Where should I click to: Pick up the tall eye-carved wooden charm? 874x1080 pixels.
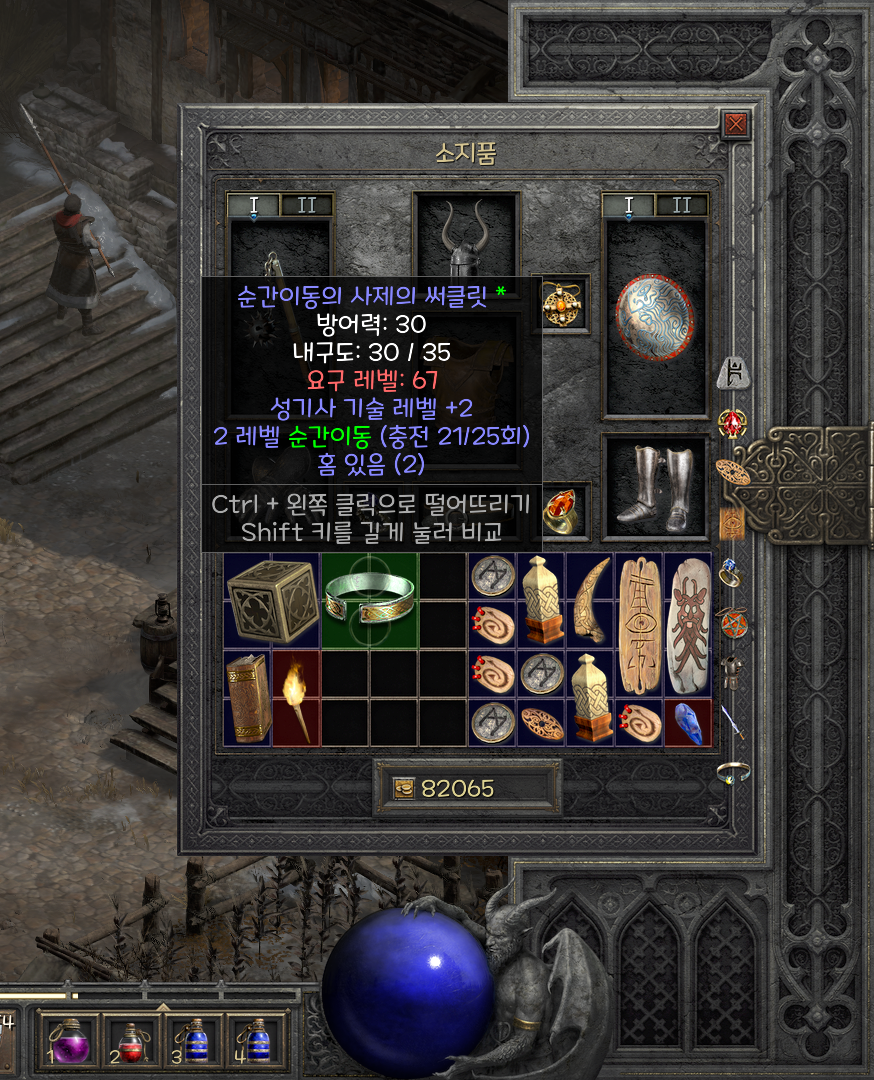(639, 625)
